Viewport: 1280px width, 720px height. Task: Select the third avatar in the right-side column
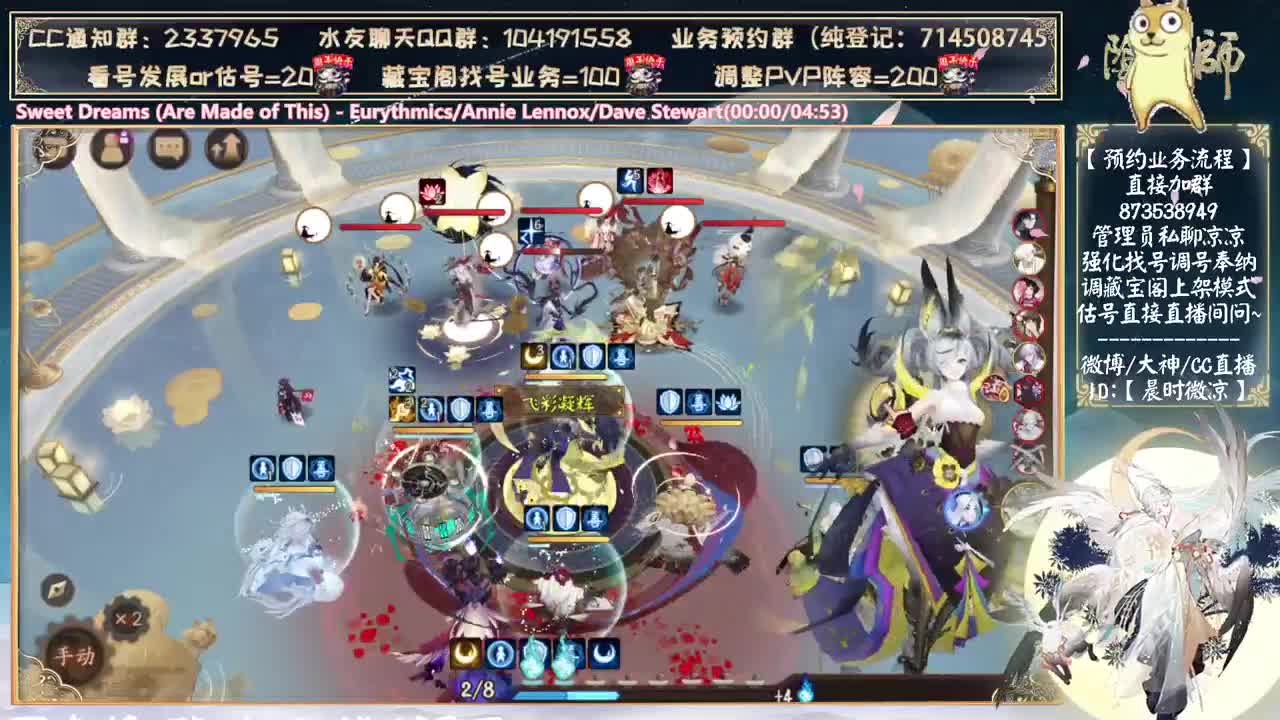point(1030,290)
